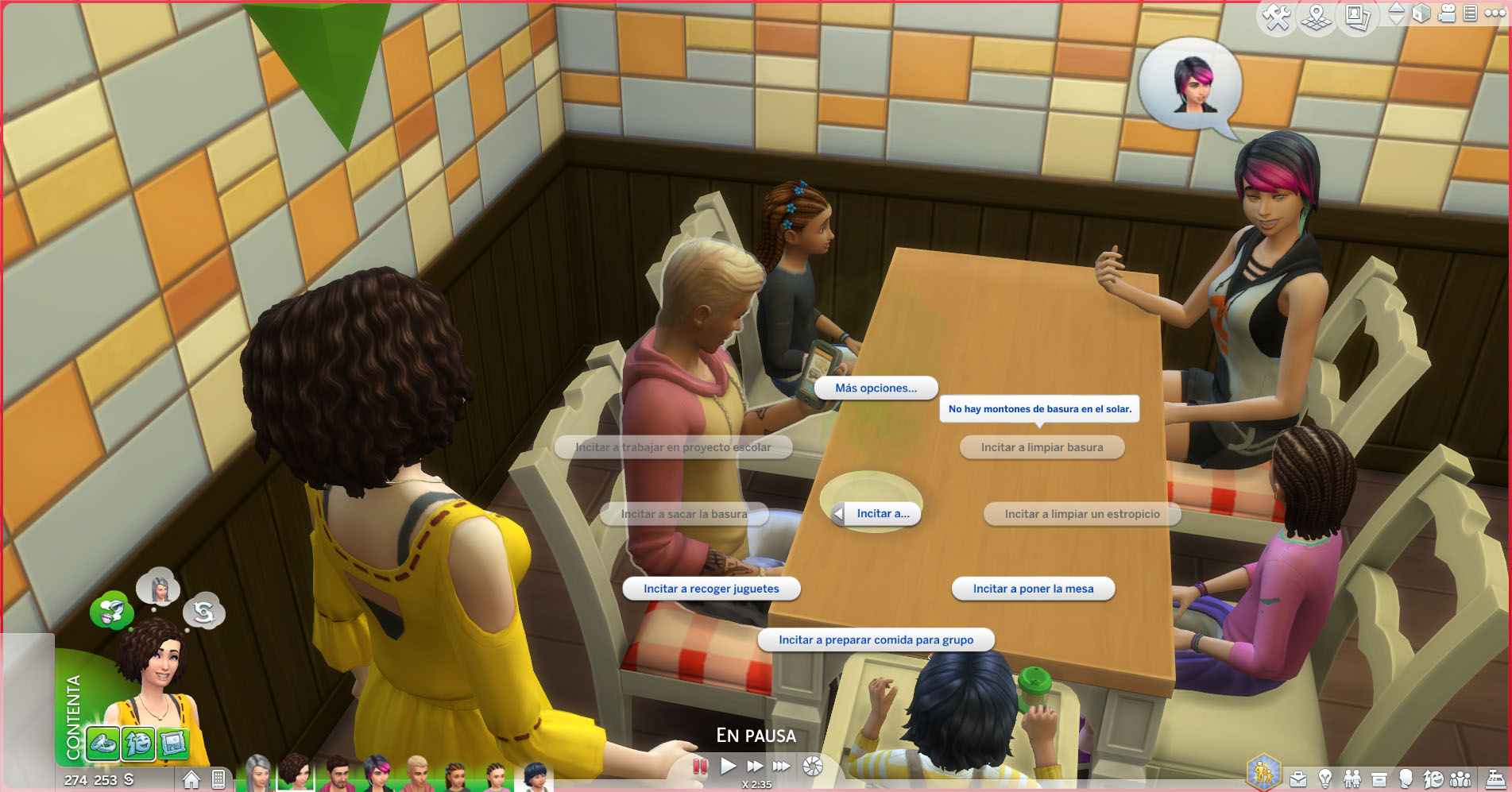
Task: Open the three-dots game options menu
Action: tap(1495, 14)
